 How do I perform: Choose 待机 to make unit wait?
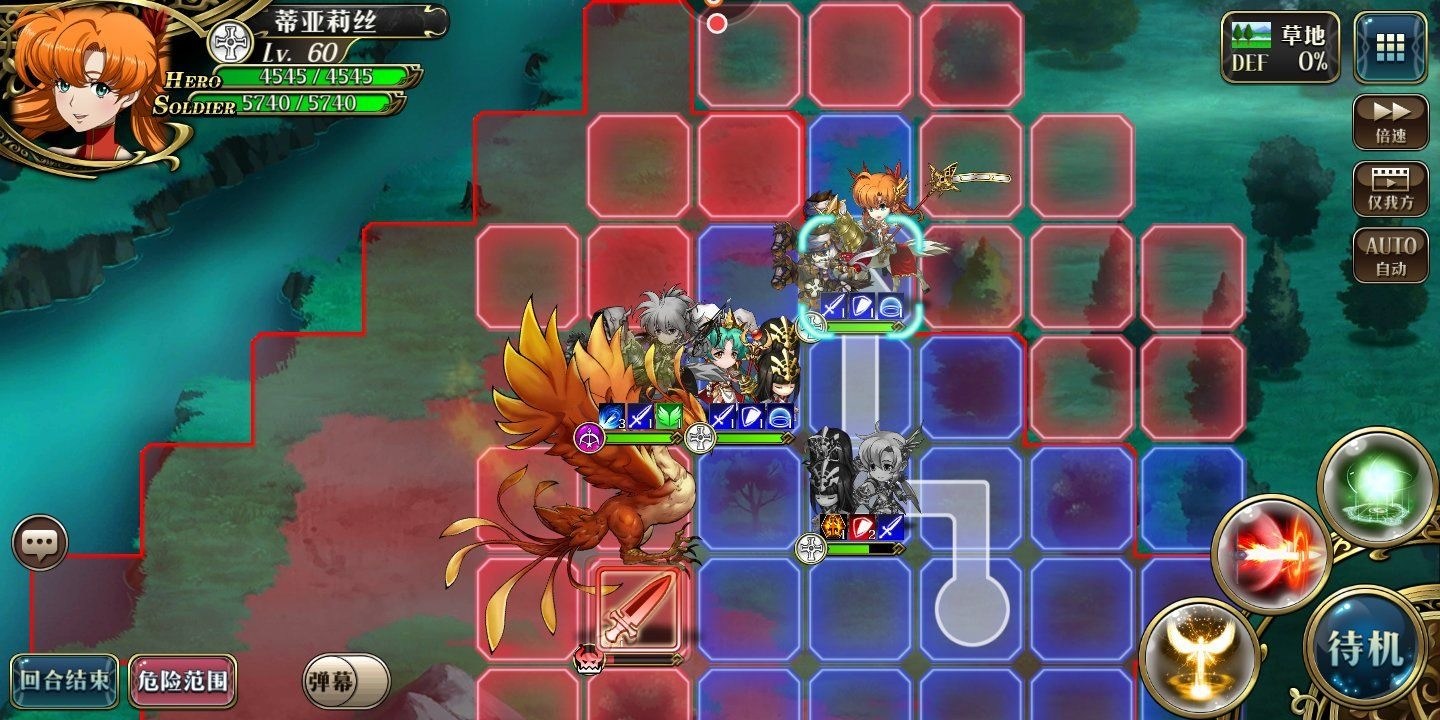click(1366, 648)
